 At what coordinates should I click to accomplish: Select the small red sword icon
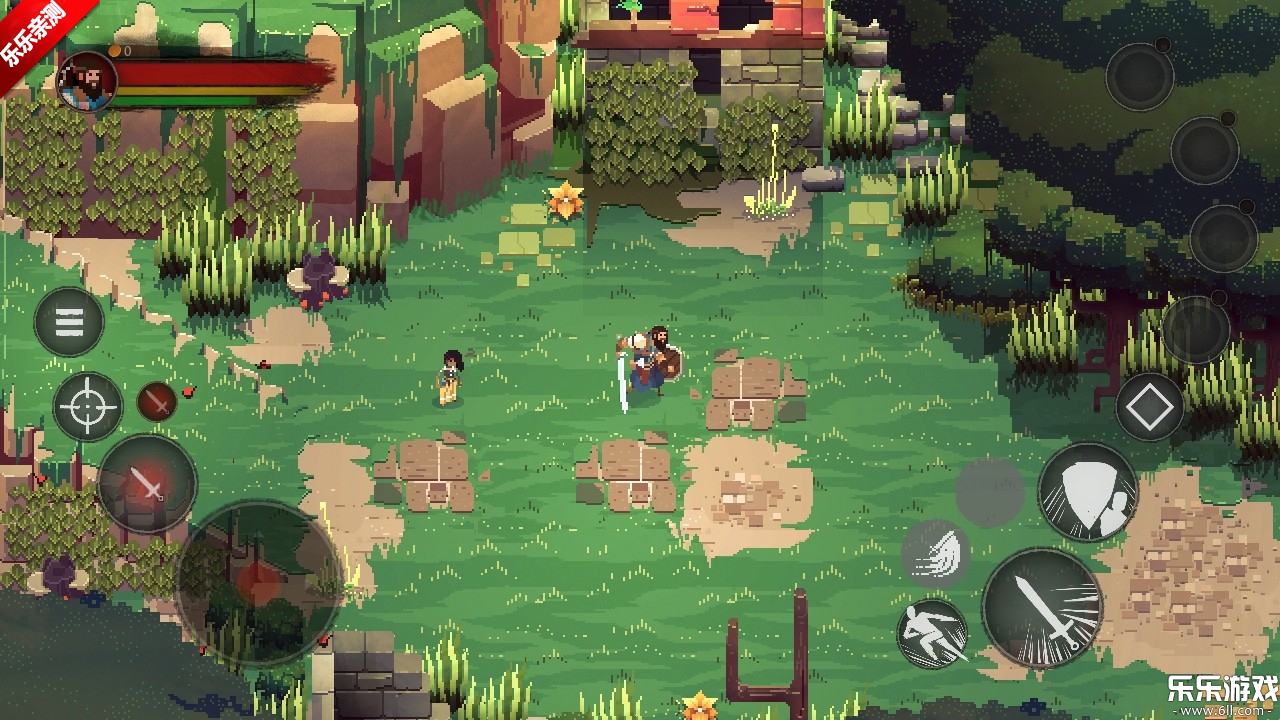click(x=157, y=401)
